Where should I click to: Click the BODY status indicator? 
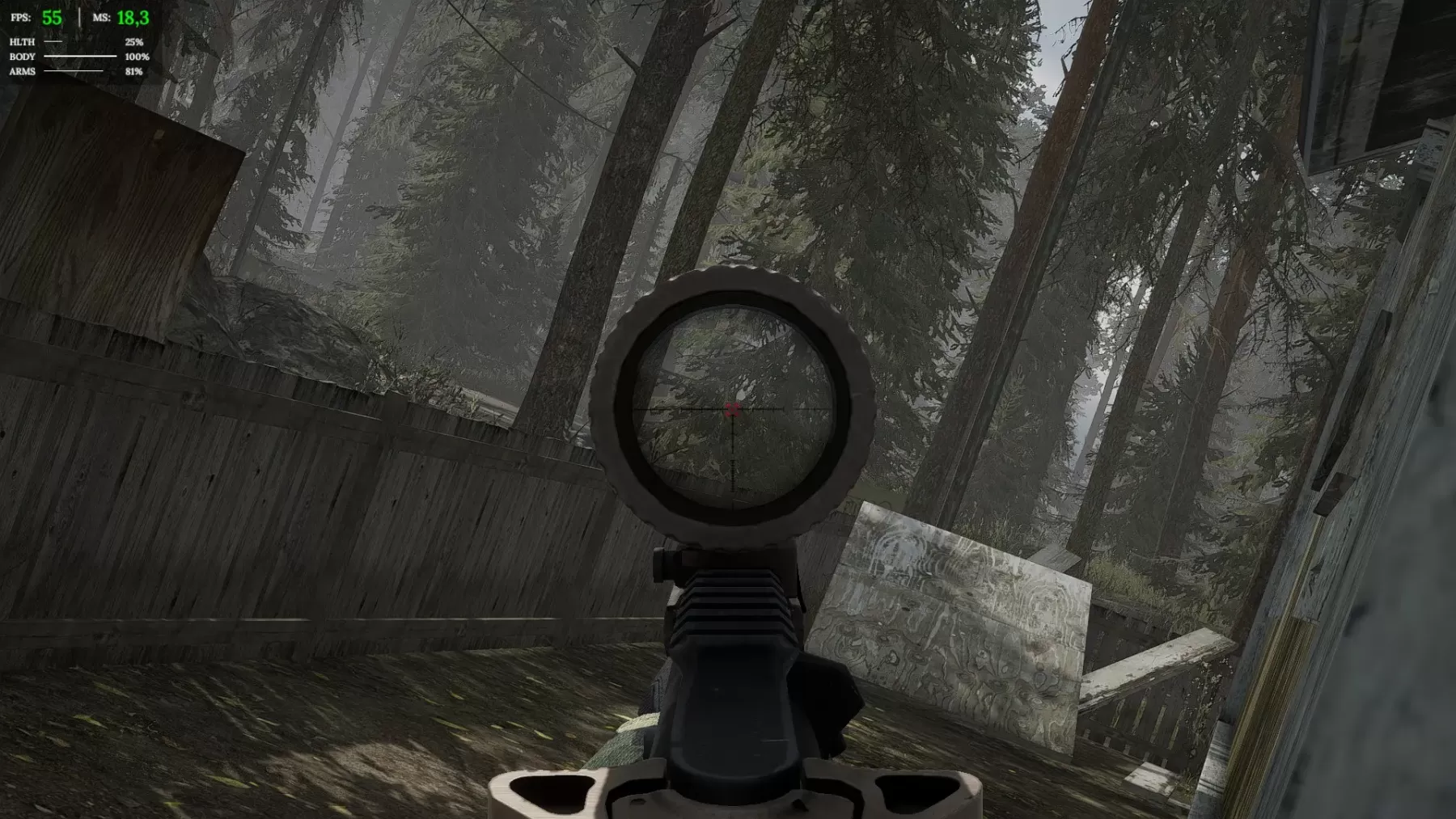22,57
